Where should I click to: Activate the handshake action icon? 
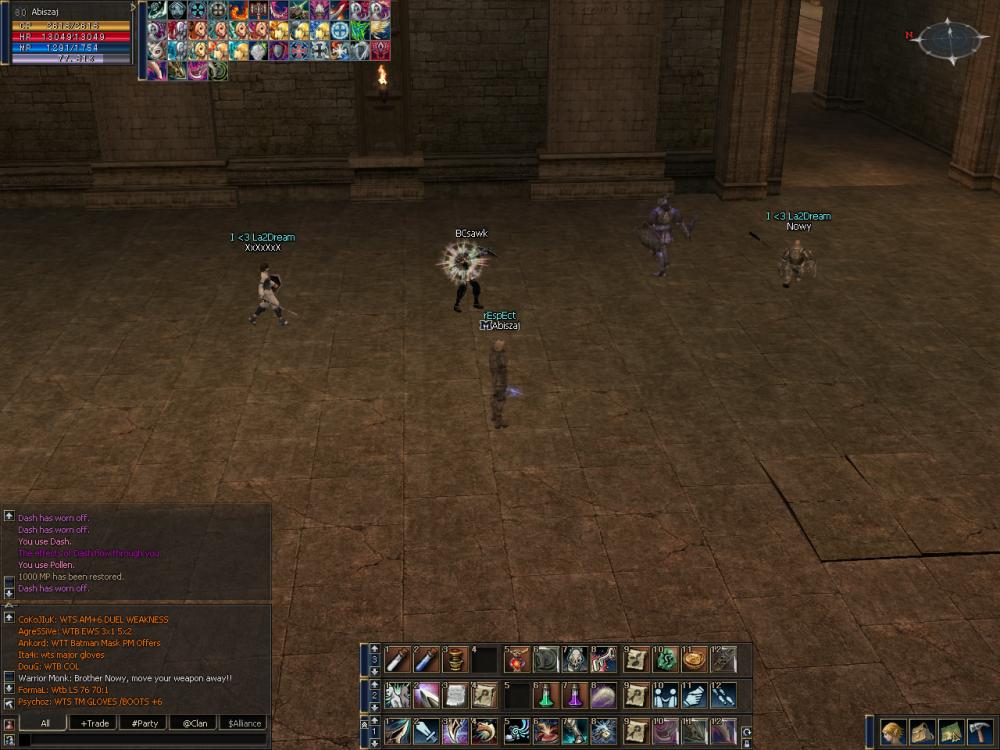click(664, 695)
